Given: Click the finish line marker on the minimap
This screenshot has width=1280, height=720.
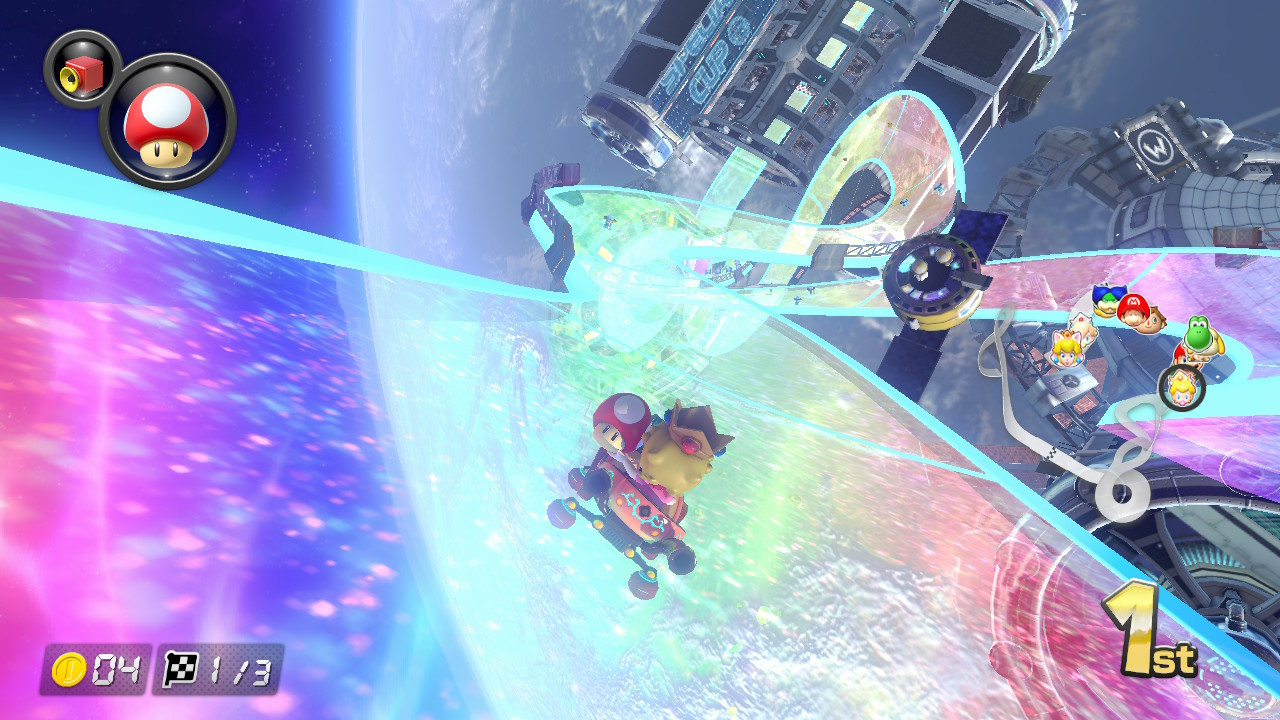Looking at the screenshot, I should (x=1054, y=453).
